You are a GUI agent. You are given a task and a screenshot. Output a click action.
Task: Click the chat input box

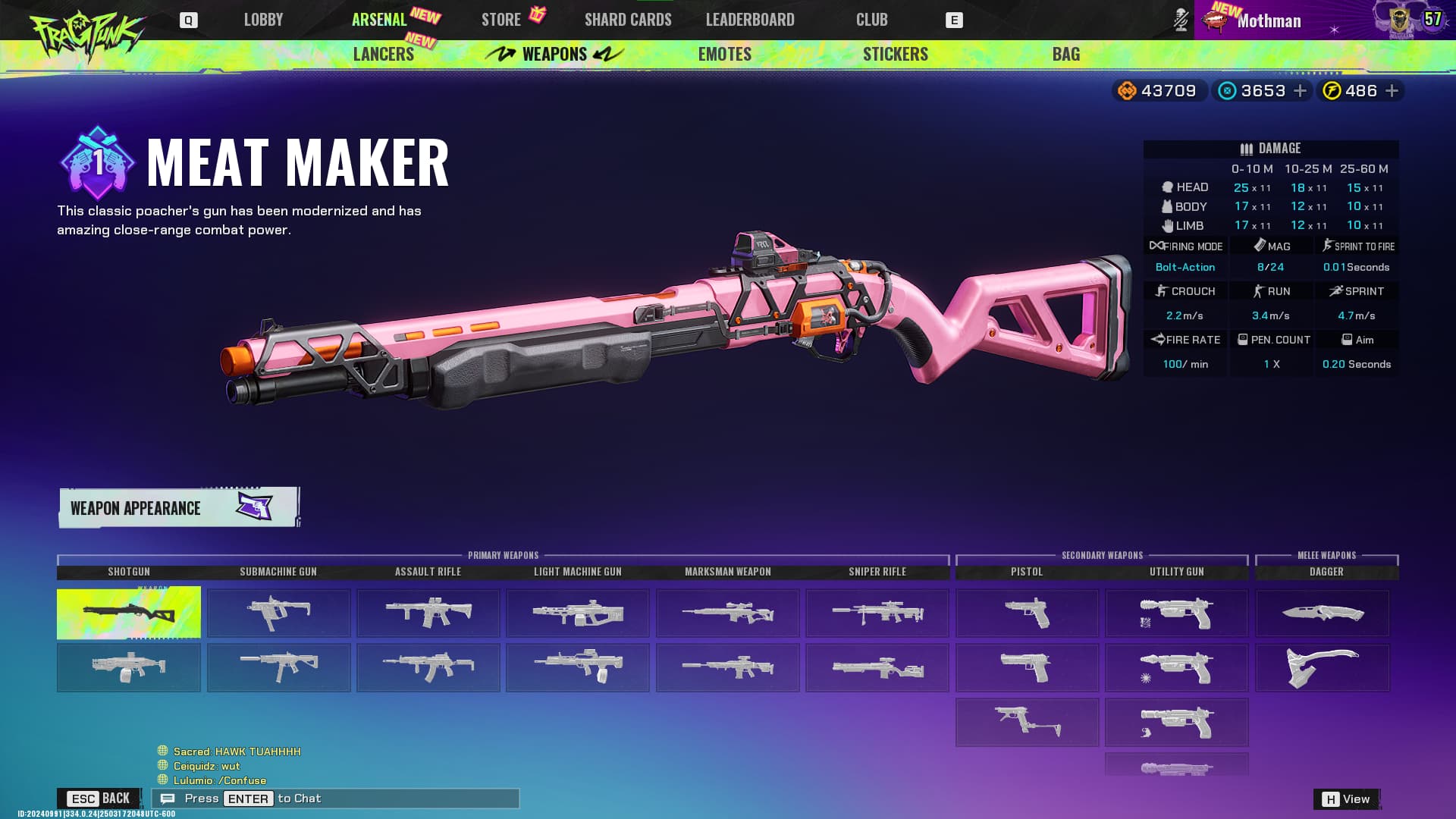pos(335,799)
